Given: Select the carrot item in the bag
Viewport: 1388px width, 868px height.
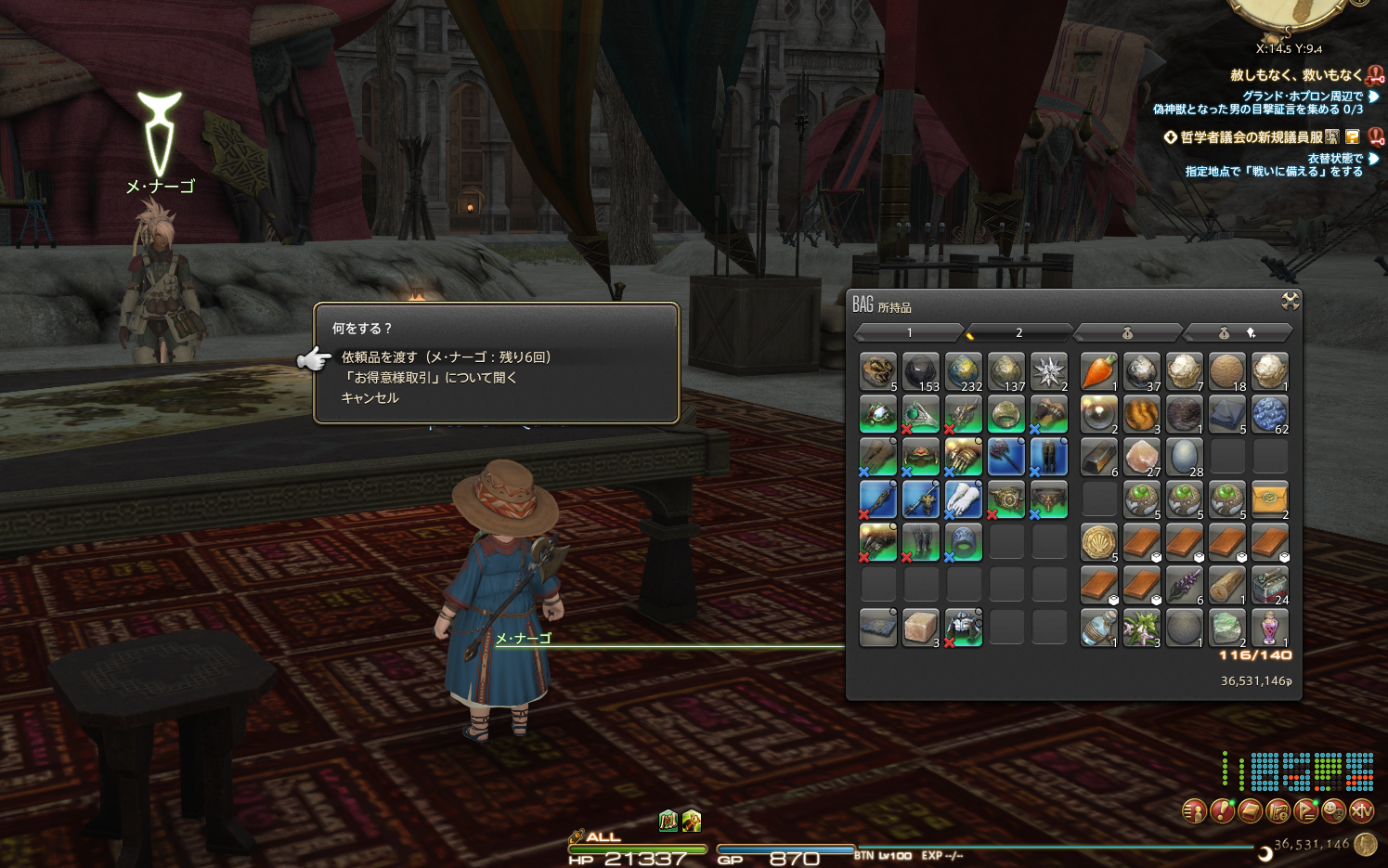Looking at the screenshot, I should [x=1098, y=371].
